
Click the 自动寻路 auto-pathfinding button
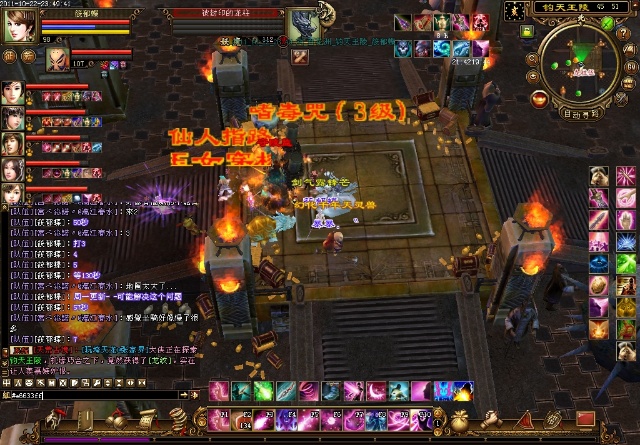tap(582, 114)
